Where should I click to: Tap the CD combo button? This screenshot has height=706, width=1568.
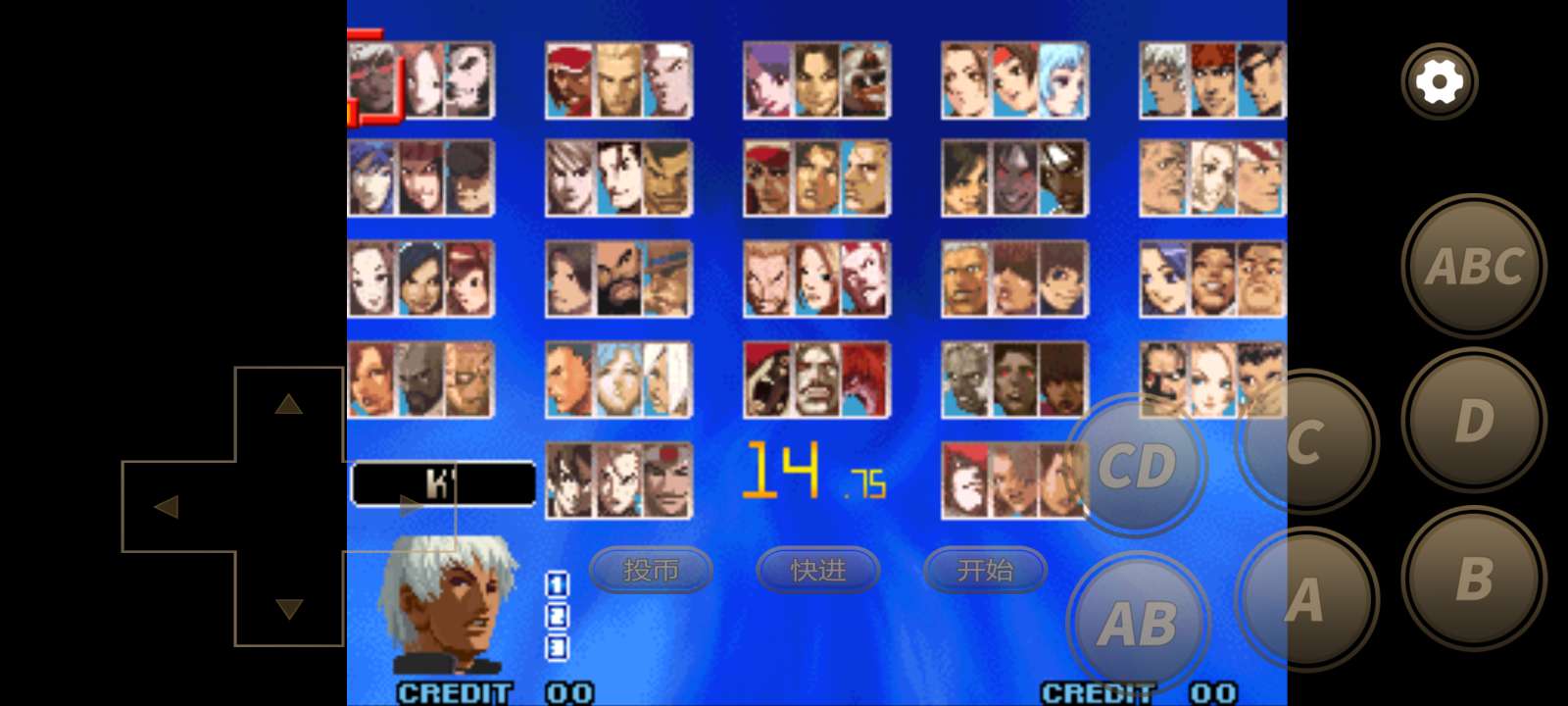pos(1137,466)
